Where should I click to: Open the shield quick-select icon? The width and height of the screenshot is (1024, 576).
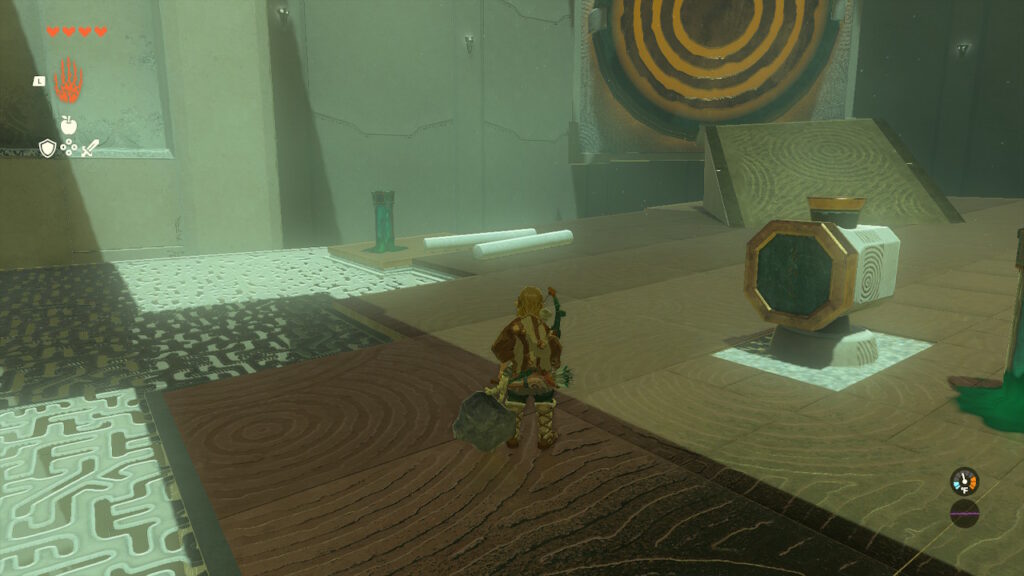click(x=46, y=148)
